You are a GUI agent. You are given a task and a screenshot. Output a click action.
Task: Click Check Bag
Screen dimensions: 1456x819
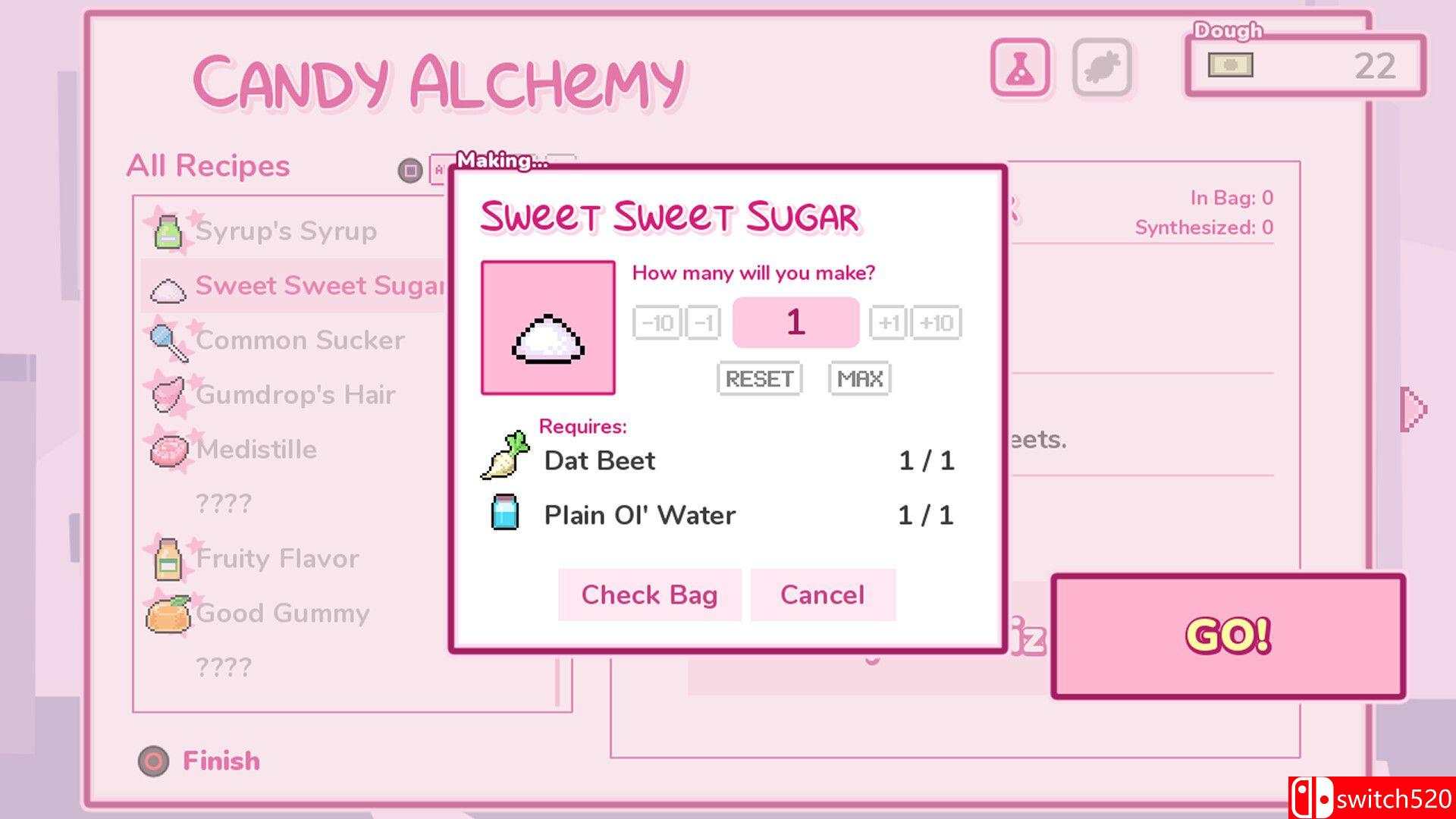tap(648, 595)
